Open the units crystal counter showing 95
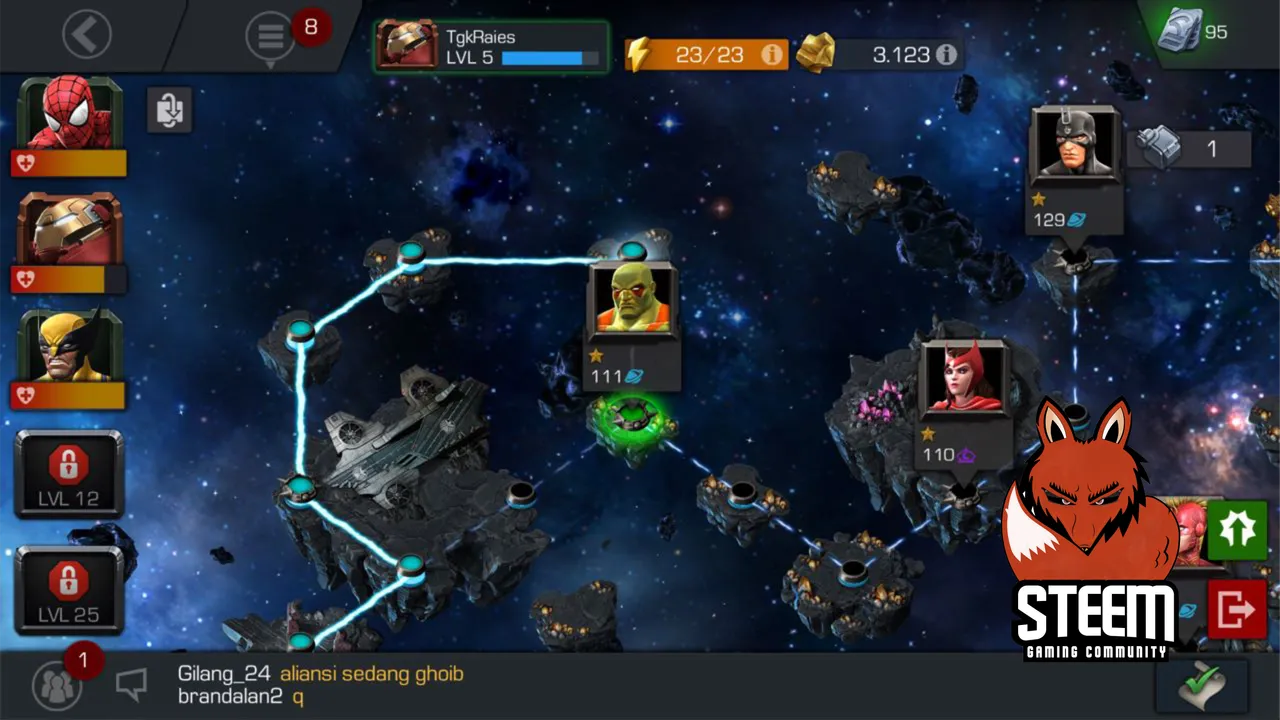The image size is (1280, 720). click(x=1193, y=32)
